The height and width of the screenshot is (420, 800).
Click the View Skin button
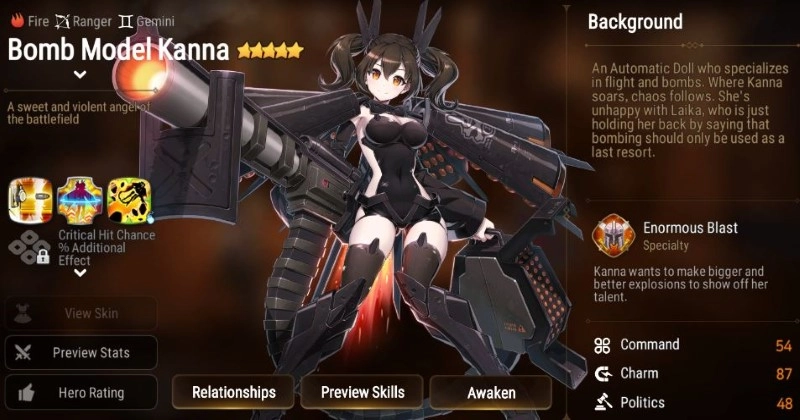[81, 313]
